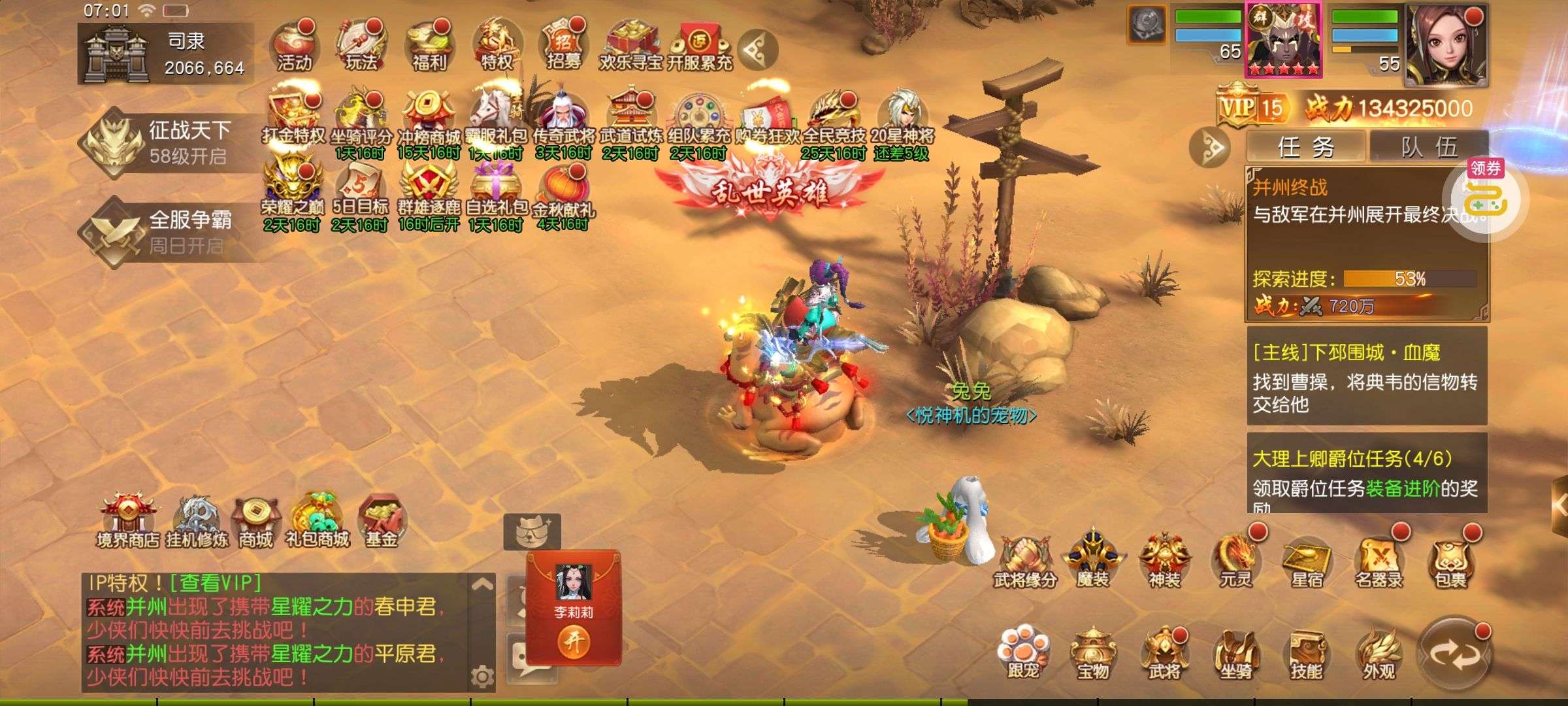
Task: Open the 福利 welfare icon
Action: pos(429,46)
